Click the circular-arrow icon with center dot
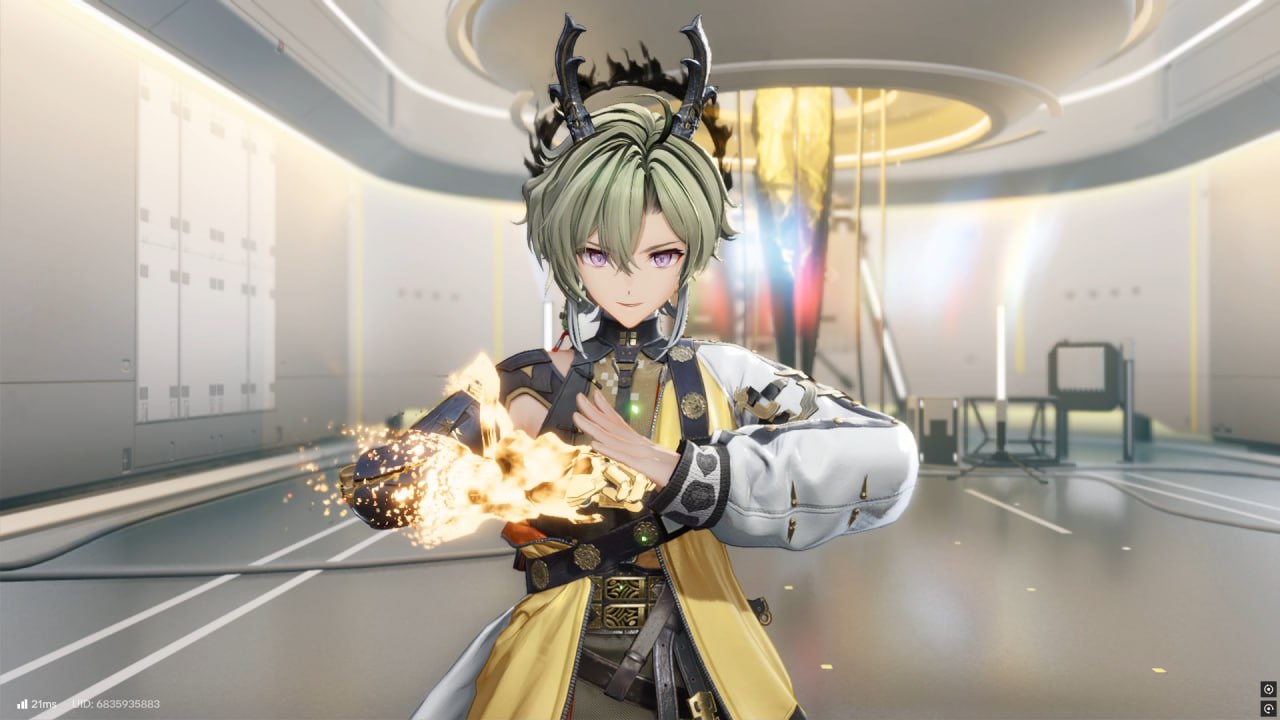This screenshot has height=720, width=1280. coord(1268,708)
